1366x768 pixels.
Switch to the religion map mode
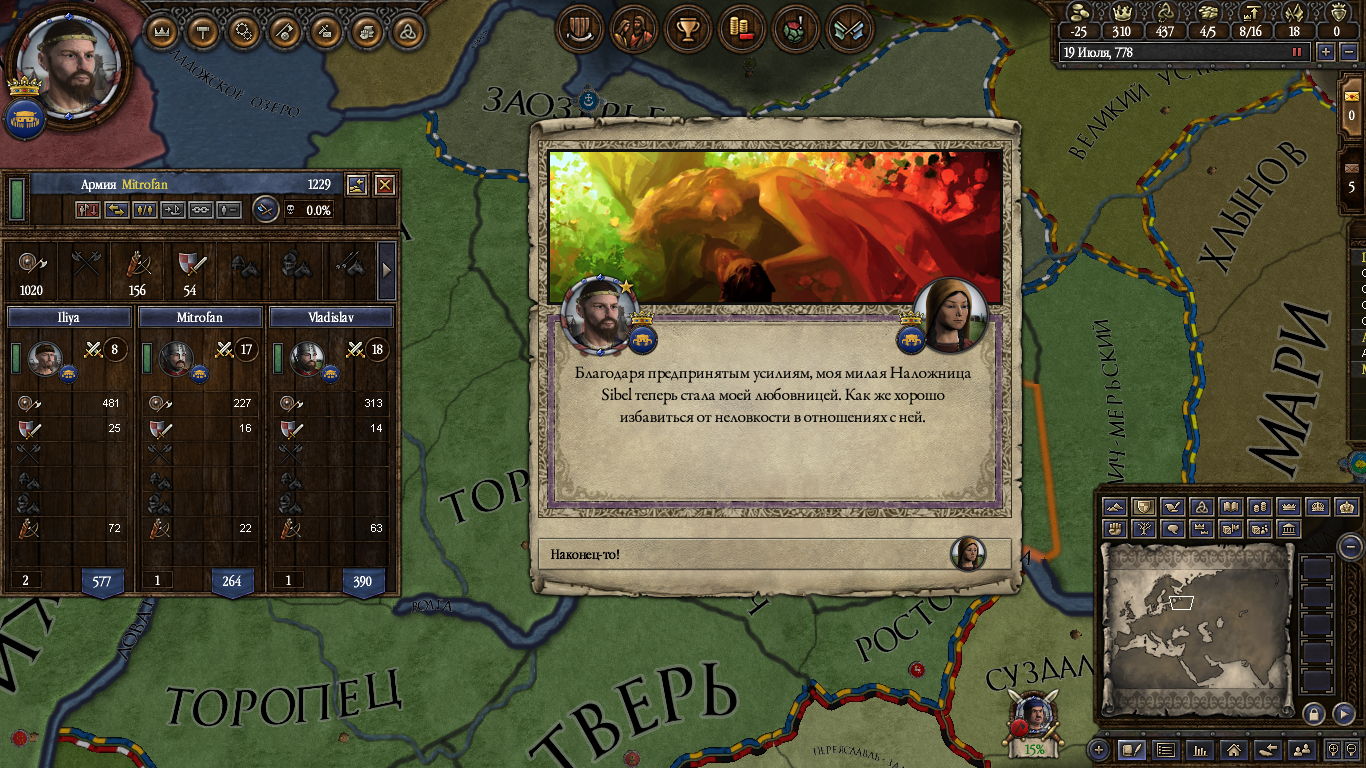pyautogui.click(x=1203, y=507)
